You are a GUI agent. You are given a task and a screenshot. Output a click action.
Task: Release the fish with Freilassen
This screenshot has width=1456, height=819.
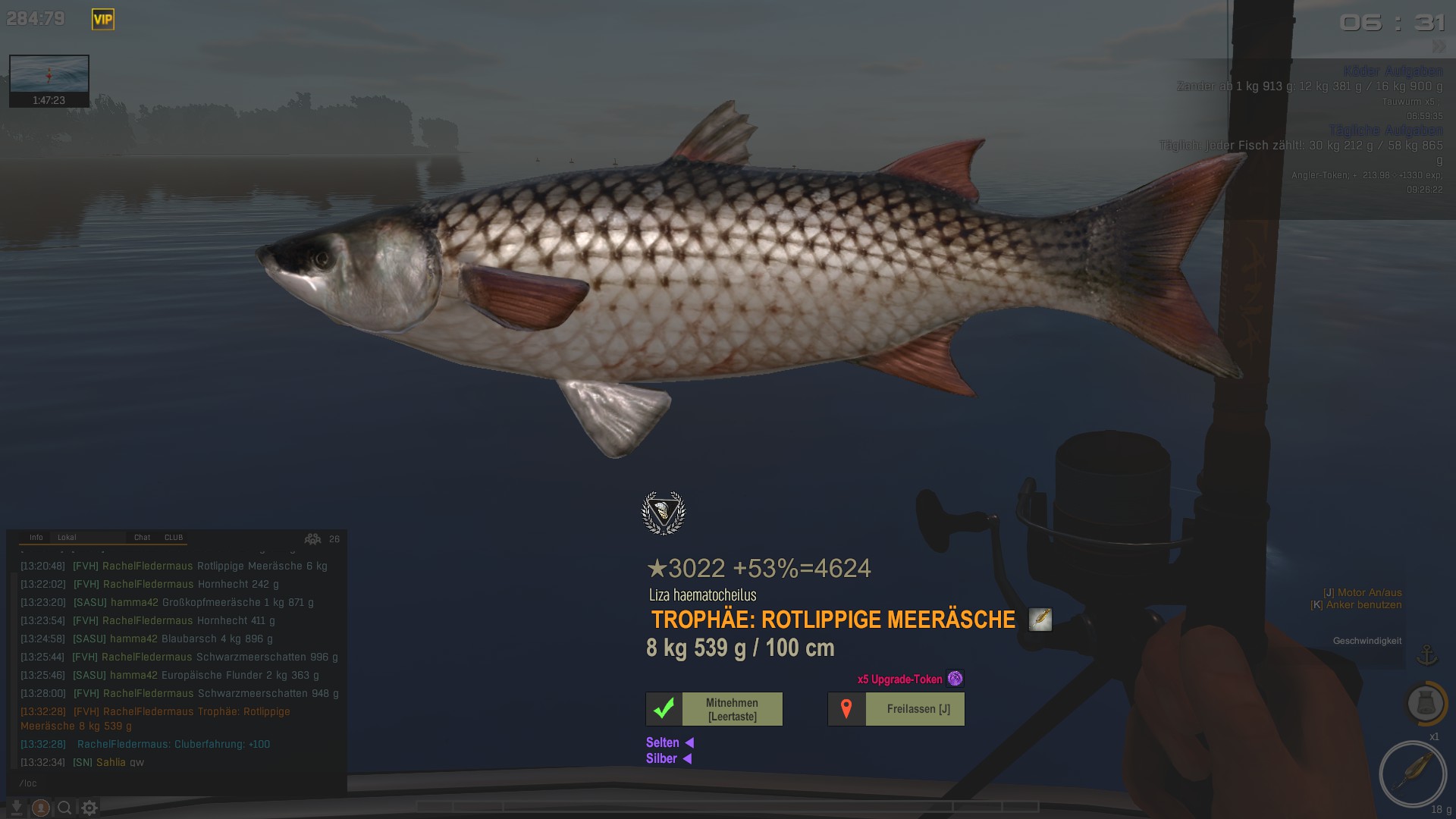point(896,709)
